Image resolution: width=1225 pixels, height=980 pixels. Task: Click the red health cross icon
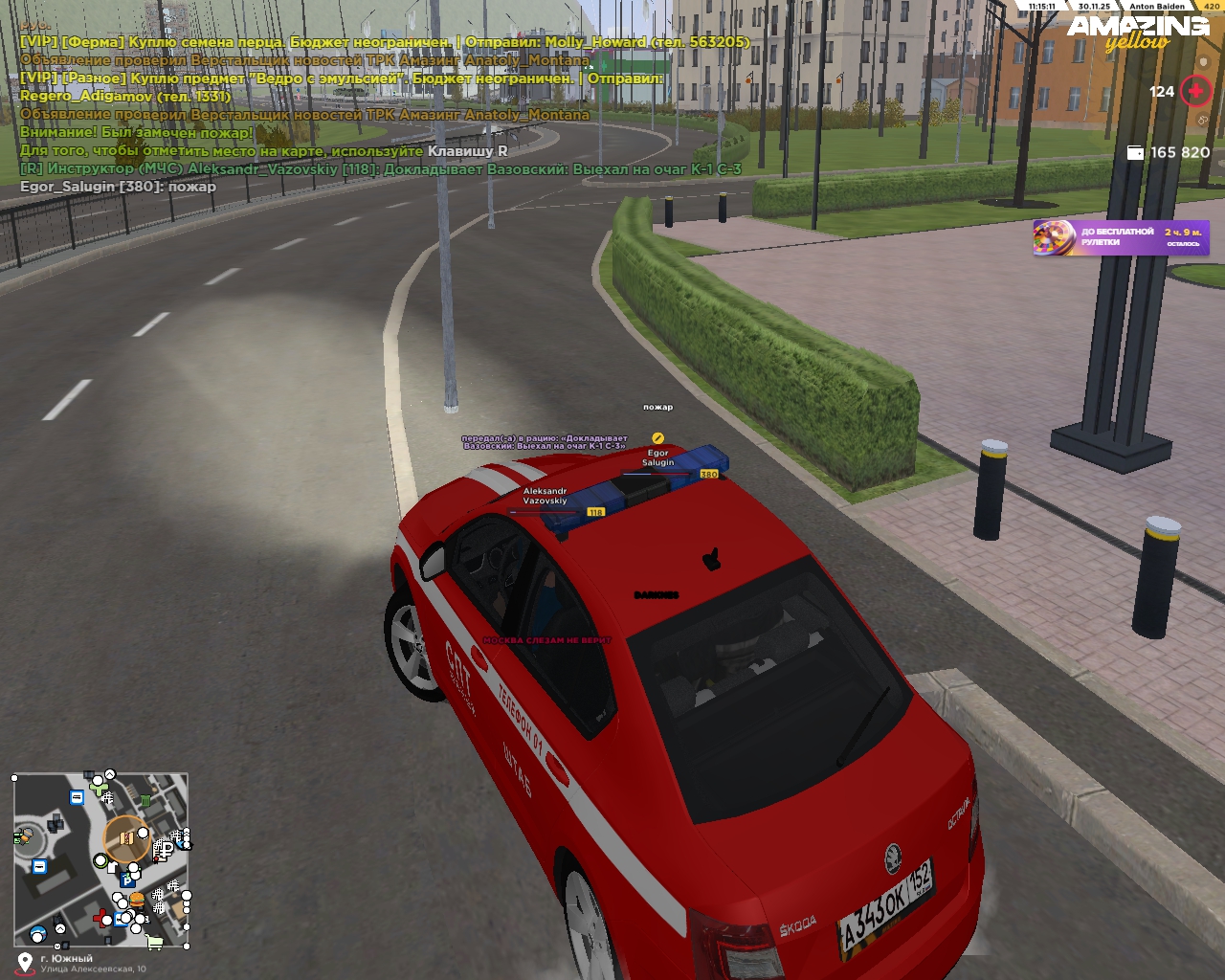click(1195, 91)
